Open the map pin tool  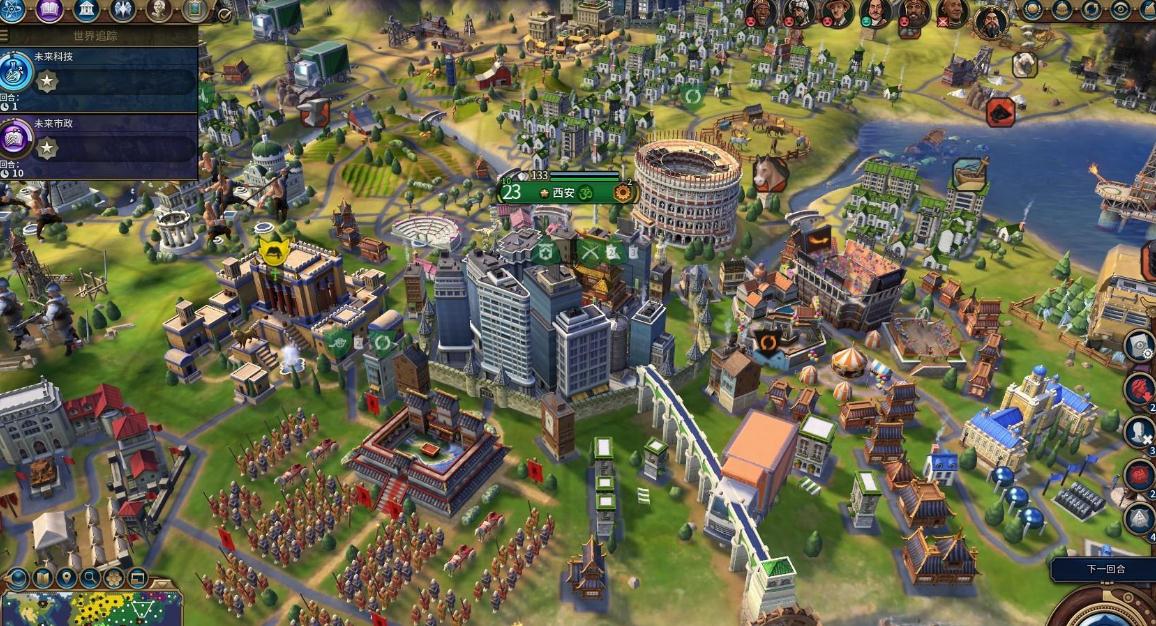(x=66, y=578)
